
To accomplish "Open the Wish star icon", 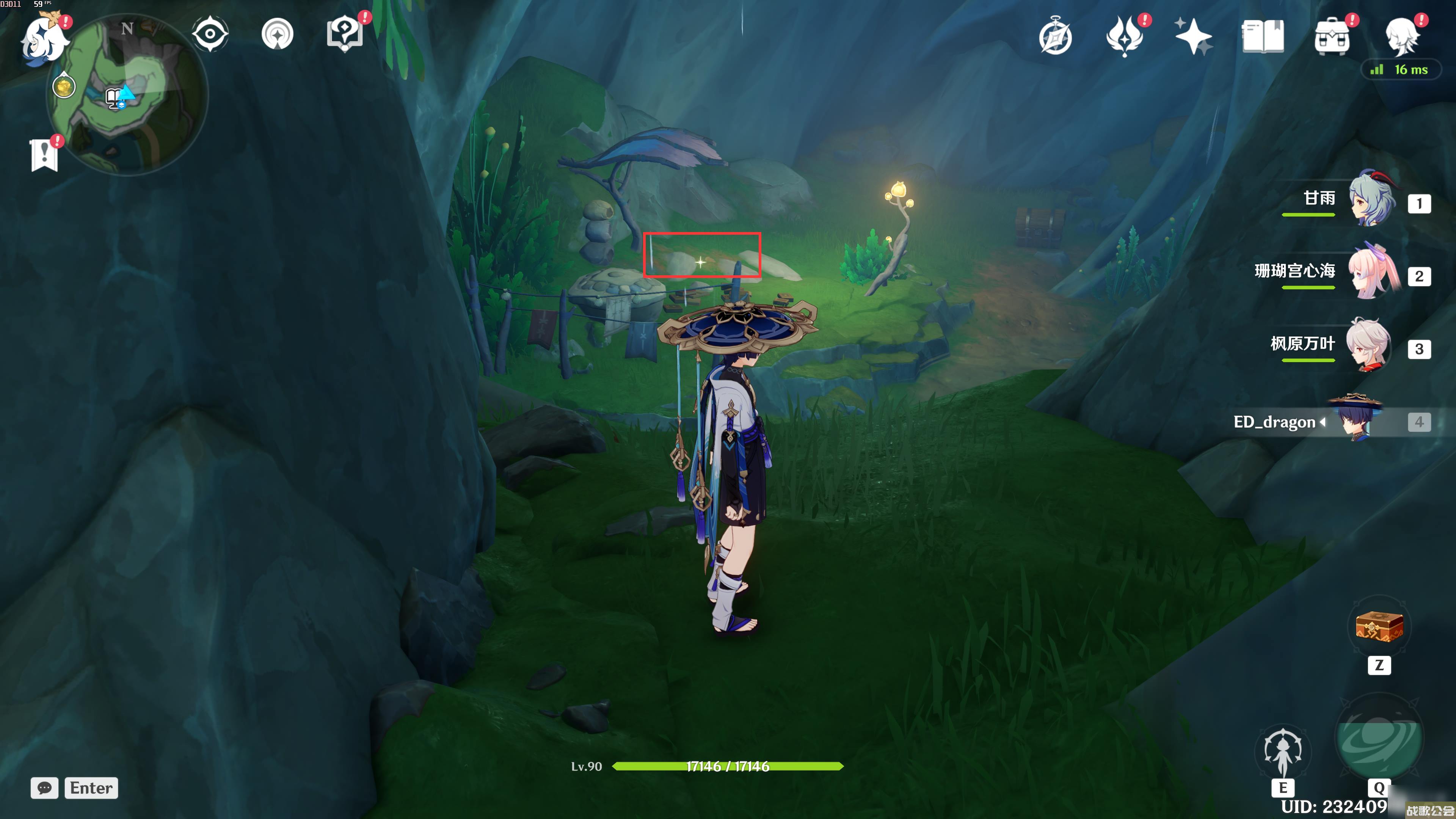I will point(1192,36).
